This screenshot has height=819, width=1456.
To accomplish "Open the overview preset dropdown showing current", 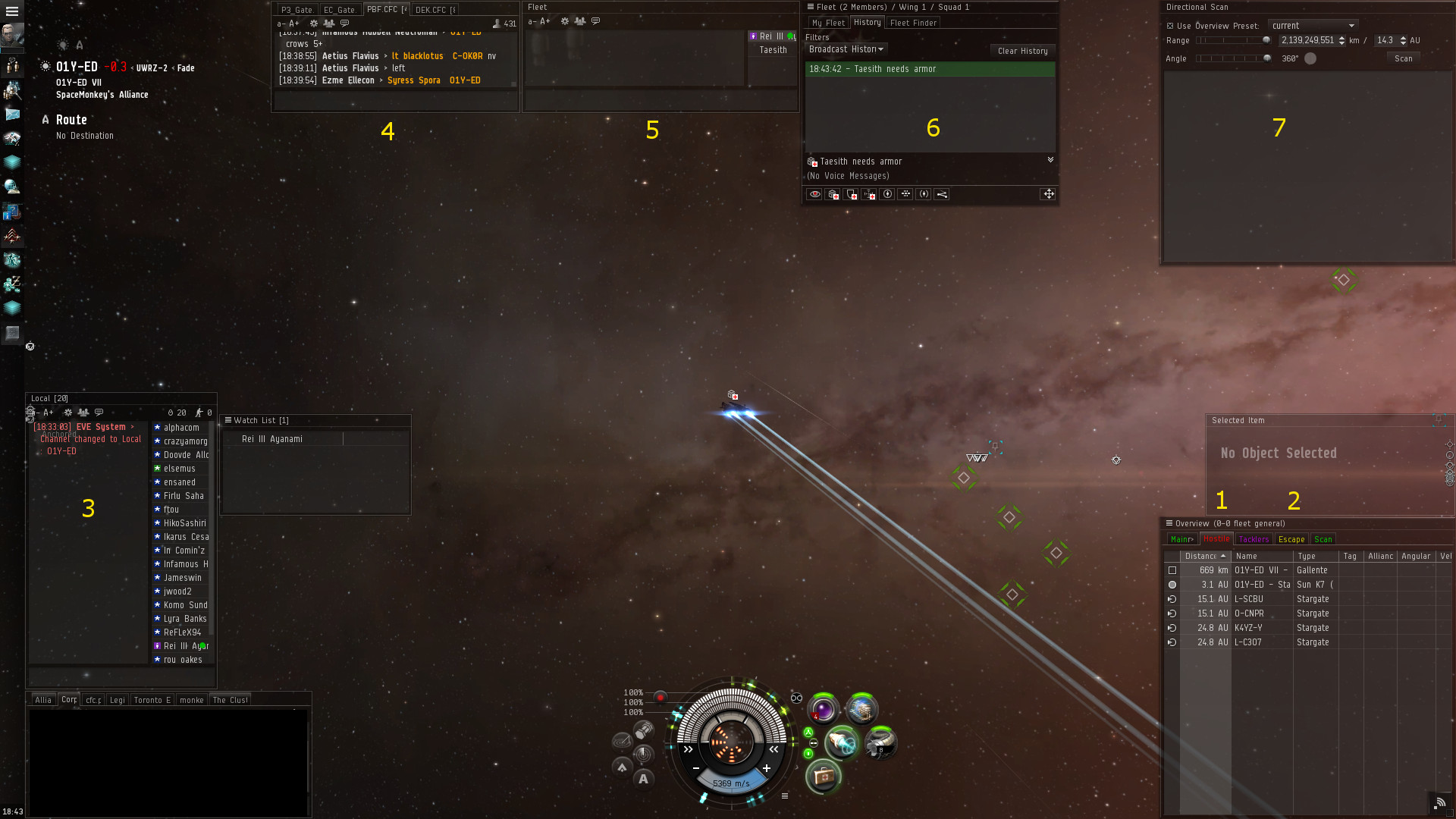I will tap(1313, 26).
